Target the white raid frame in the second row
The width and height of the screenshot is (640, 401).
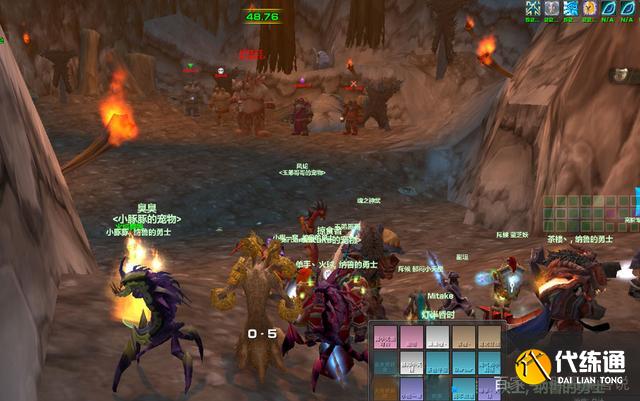click(411, 362)
